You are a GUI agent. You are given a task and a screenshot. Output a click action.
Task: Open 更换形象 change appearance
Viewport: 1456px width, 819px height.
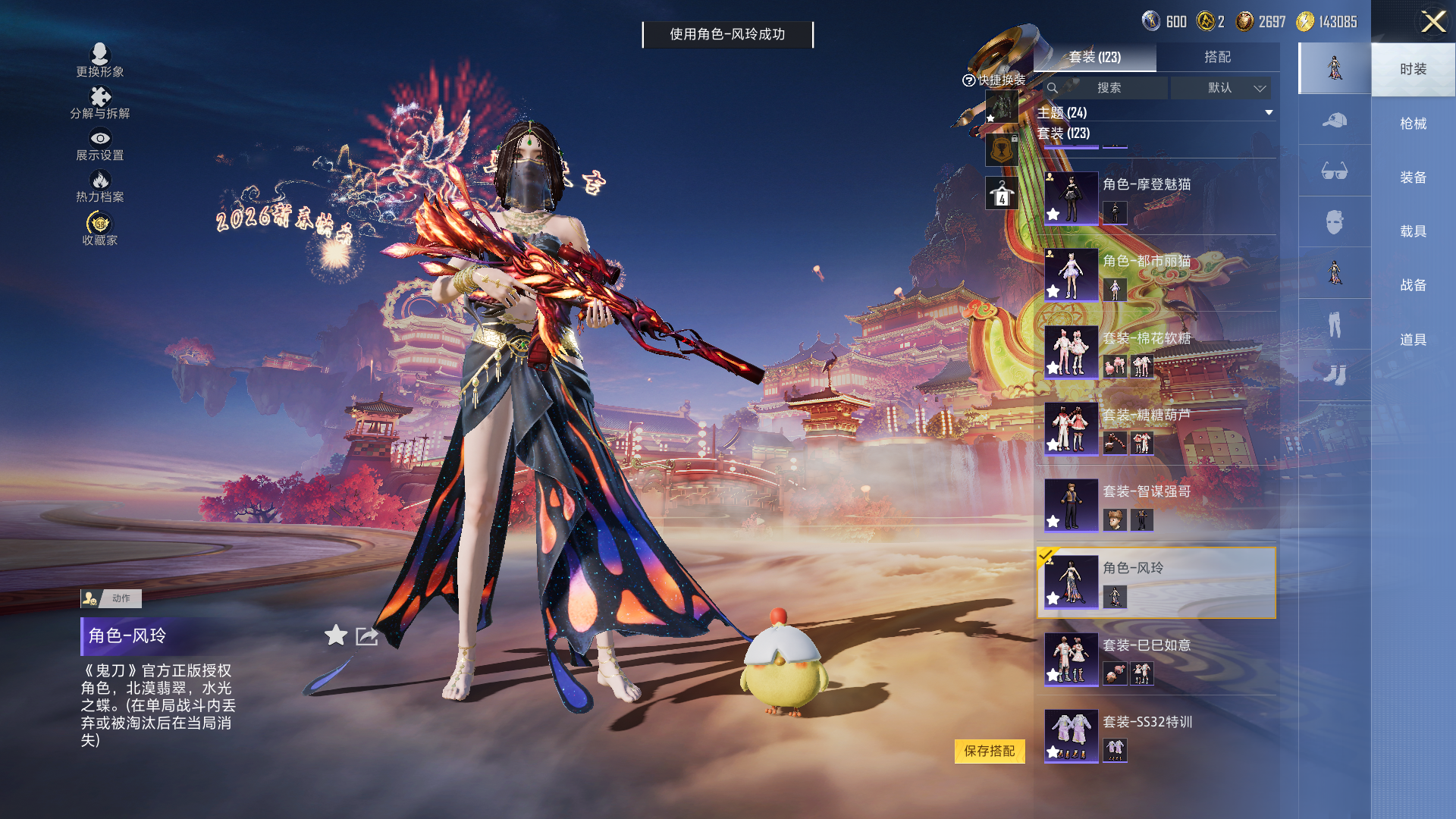click(x=100, y=60)
